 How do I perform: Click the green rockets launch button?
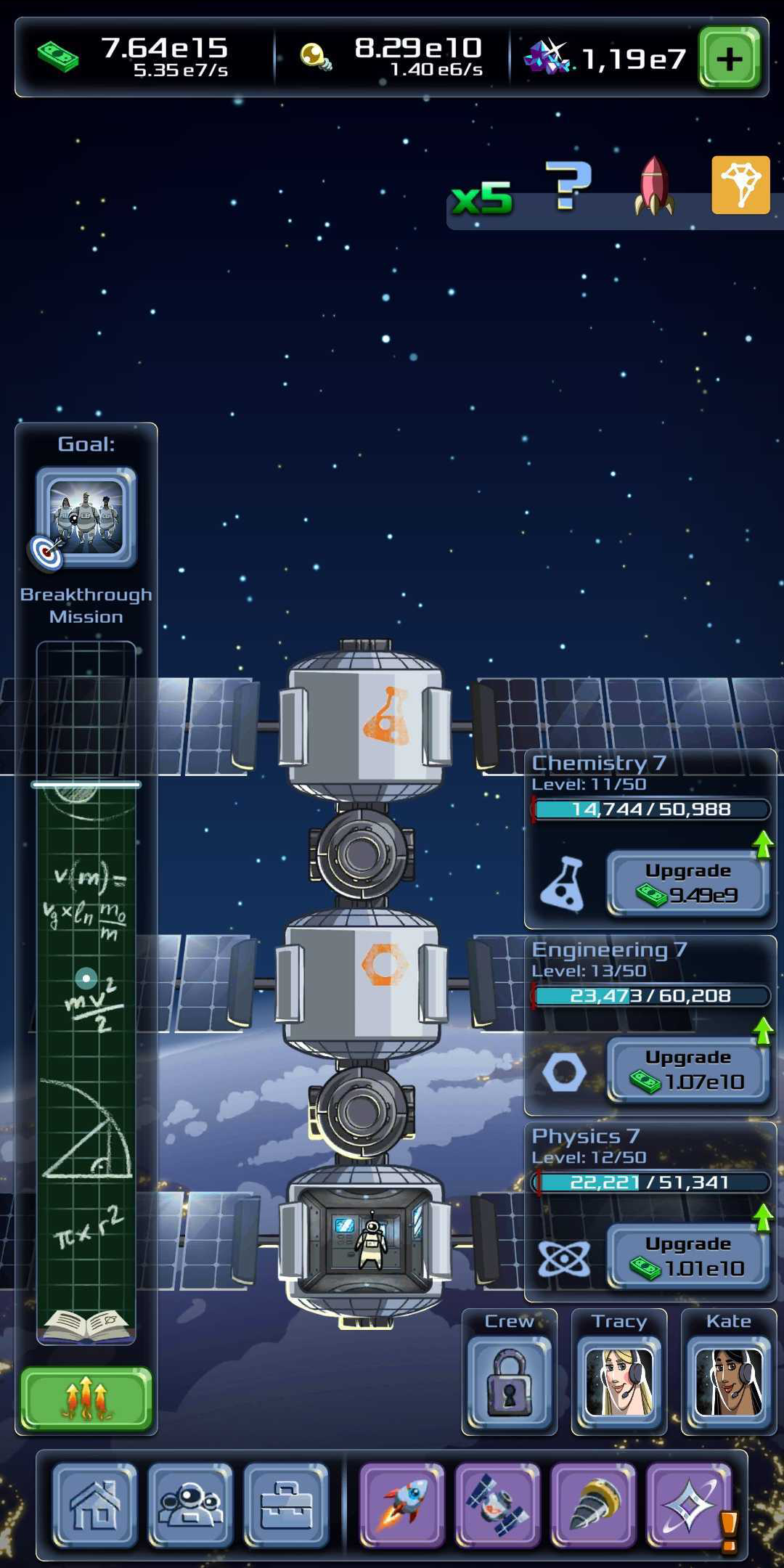coord(86,1399)
